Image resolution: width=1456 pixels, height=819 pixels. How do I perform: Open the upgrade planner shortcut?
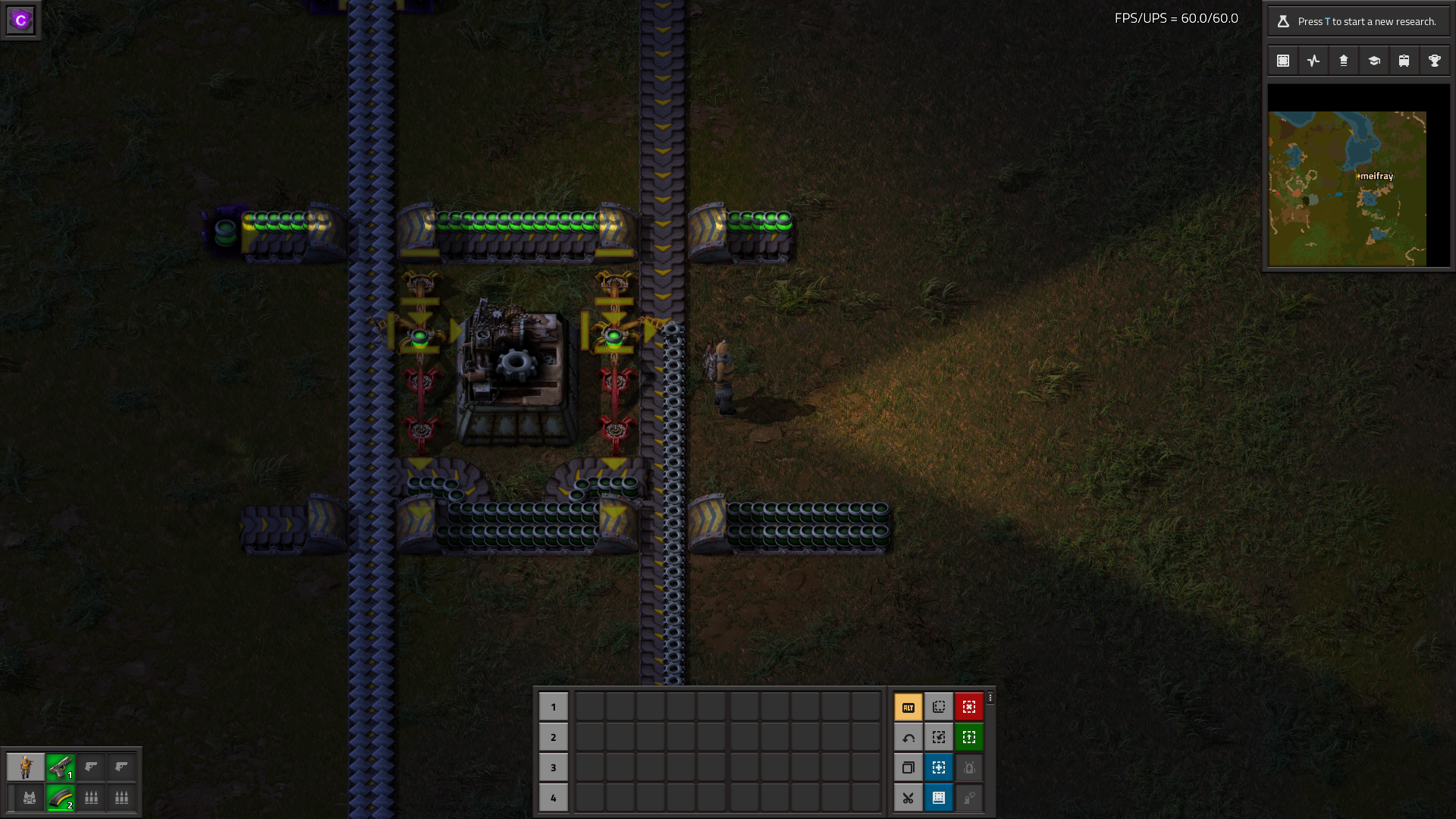939,736
